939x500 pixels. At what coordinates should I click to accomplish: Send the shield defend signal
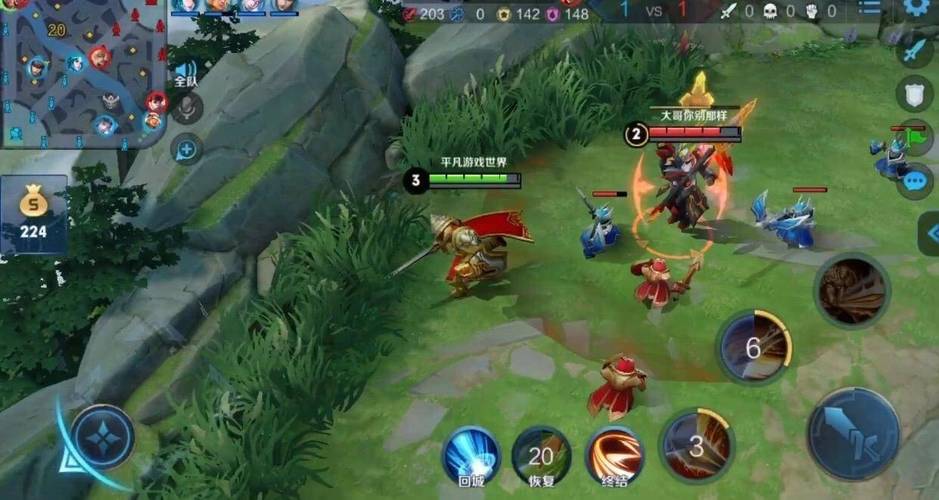point(914,94)
